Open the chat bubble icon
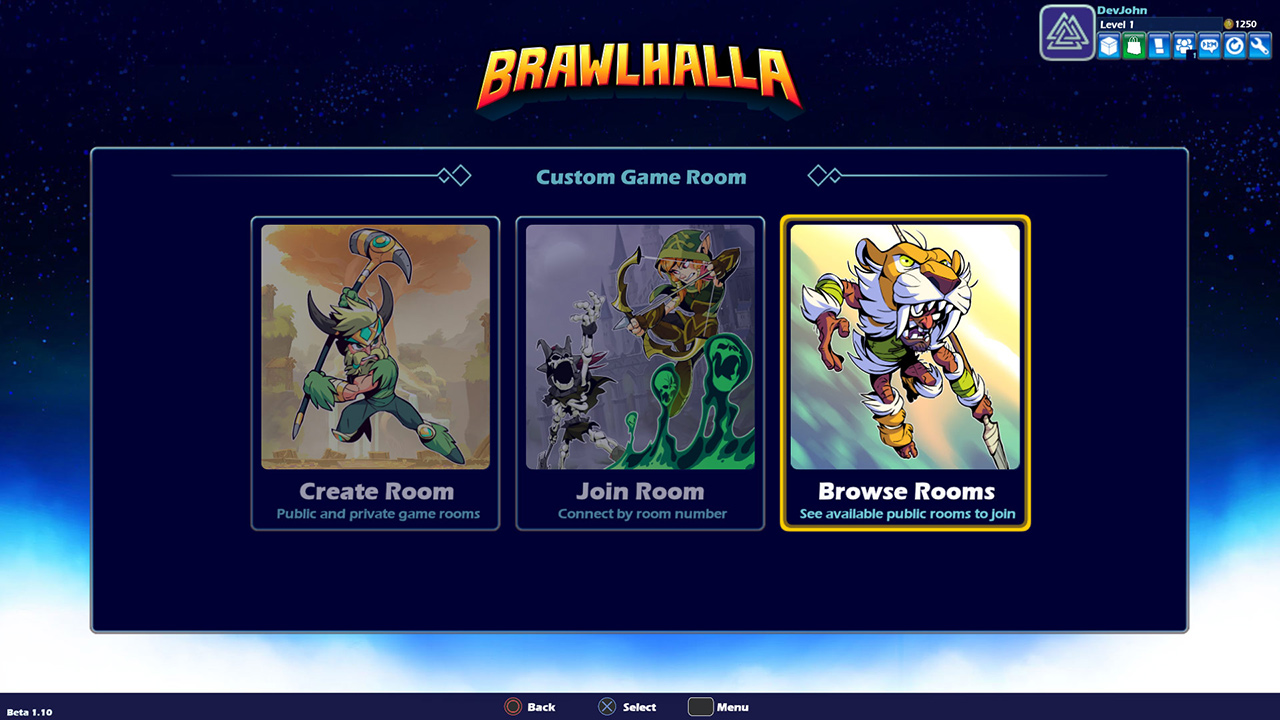Screen dimensions: 1280x720 pyautogui.click(x=1208, y=46)
